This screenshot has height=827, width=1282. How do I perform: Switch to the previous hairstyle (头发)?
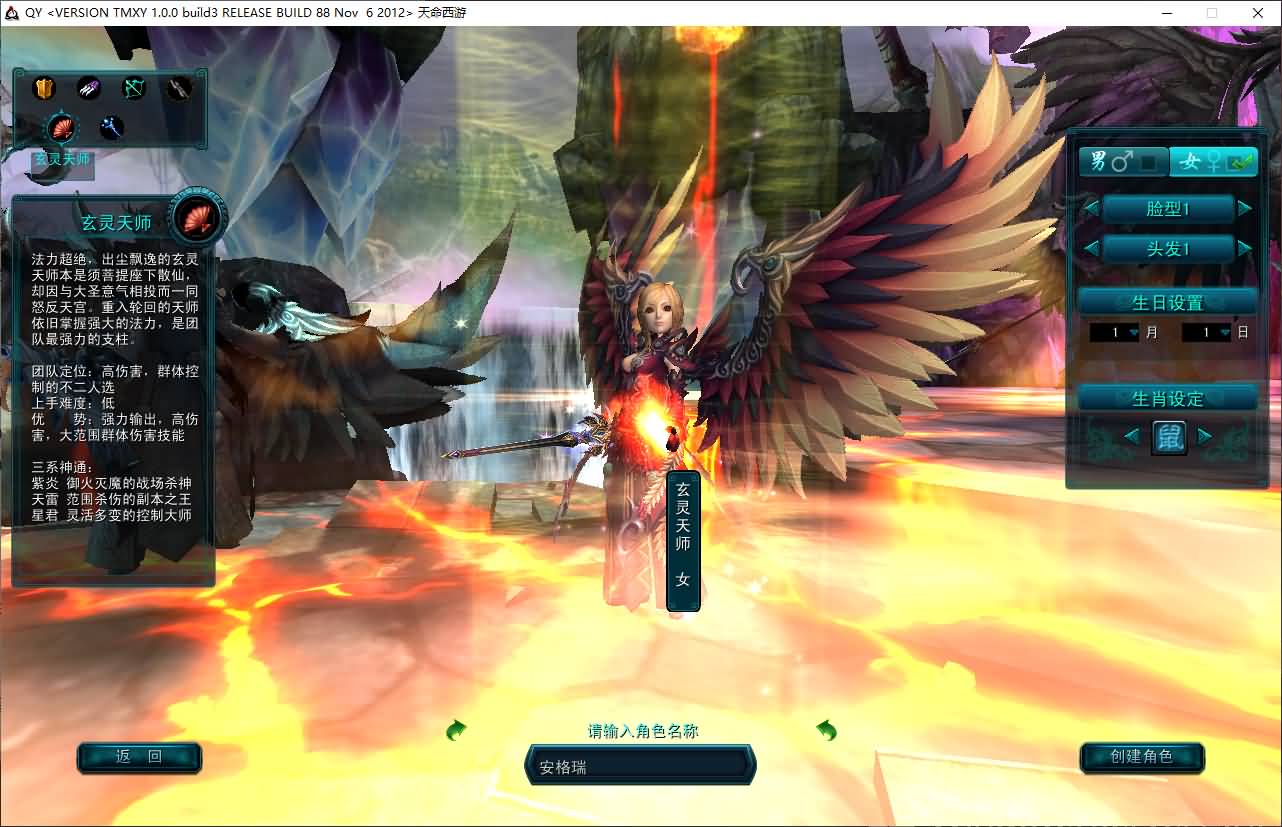[1092, 248]
